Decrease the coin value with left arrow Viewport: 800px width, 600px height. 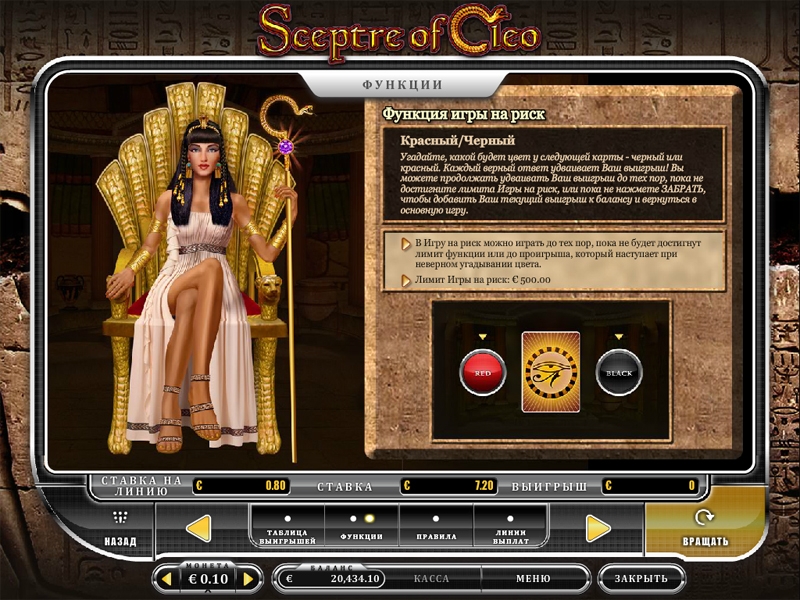166,579
